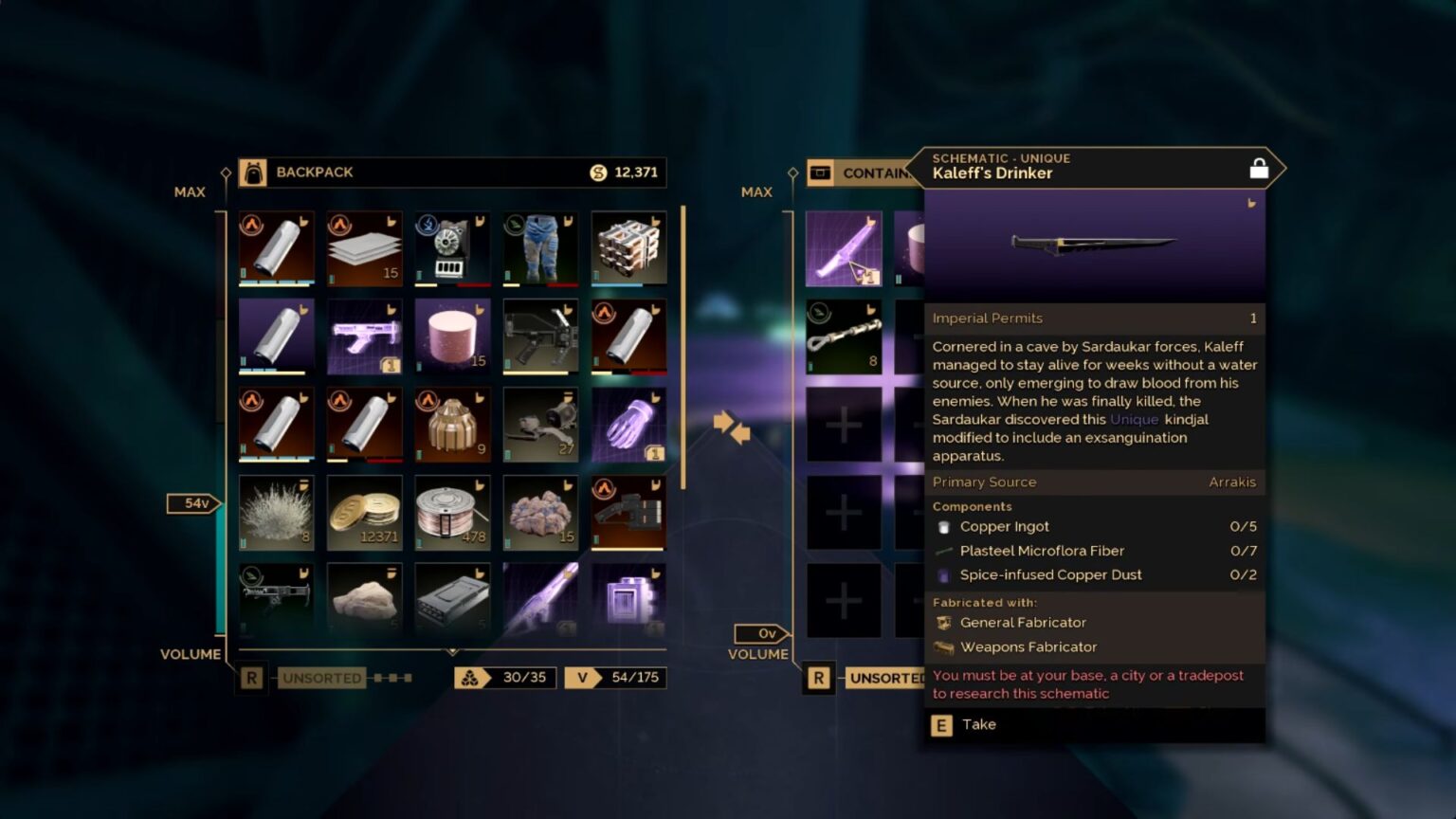Click the lock icon on the Kaleff's Drinker schematic
Image resolution: width=1456 pixels, height=819 pixels.
(x=1259, y=167)
